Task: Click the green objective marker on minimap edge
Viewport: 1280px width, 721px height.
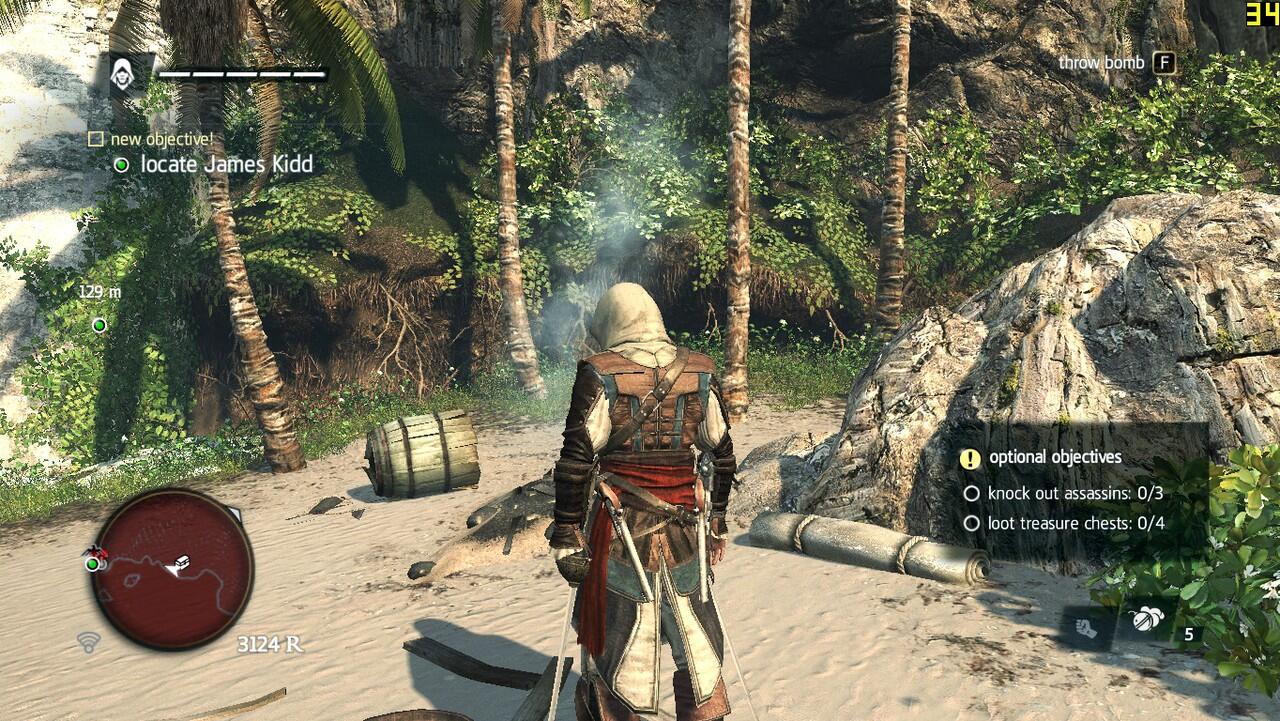Action: 93,564
